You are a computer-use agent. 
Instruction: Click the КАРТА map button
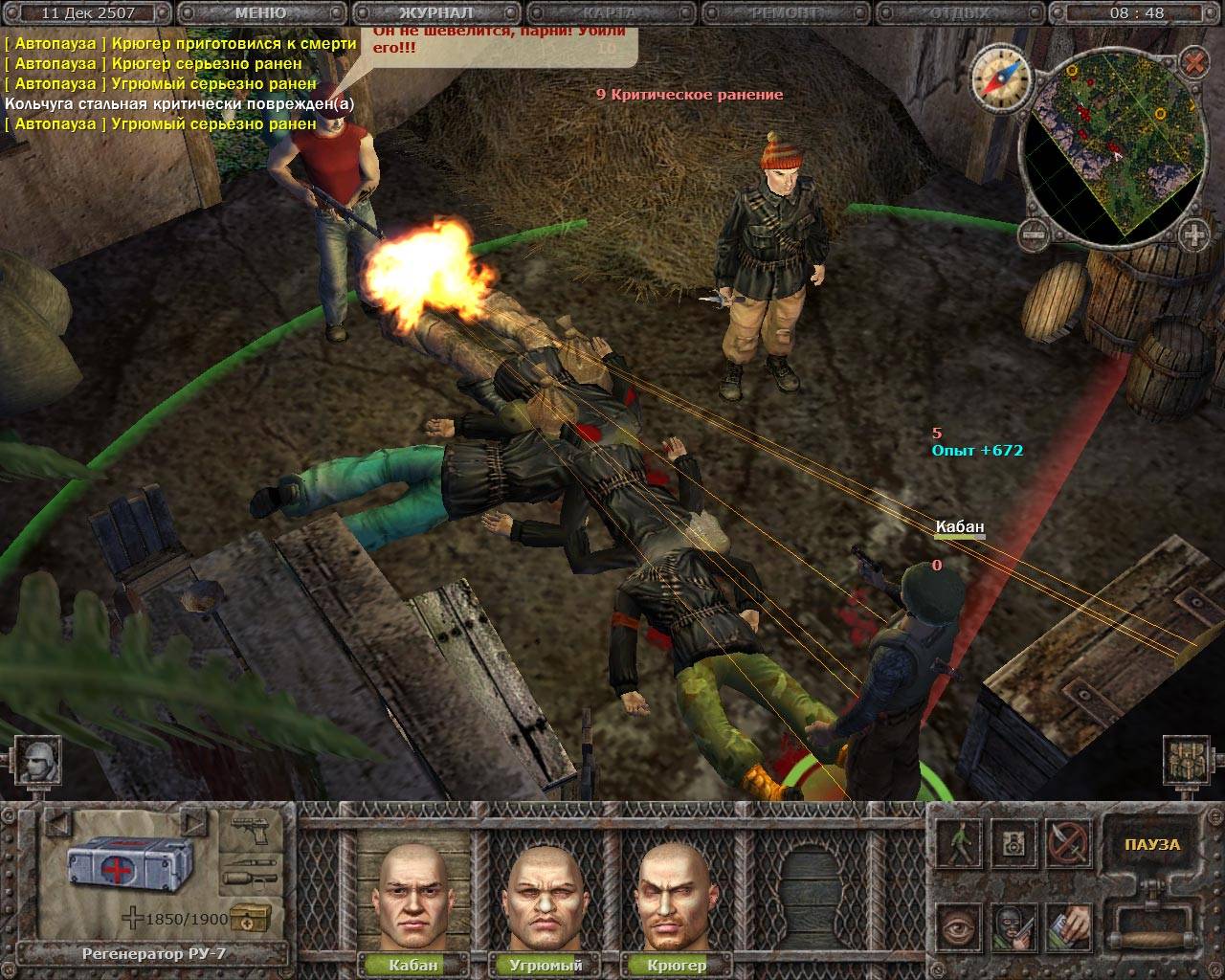[610, 13]
